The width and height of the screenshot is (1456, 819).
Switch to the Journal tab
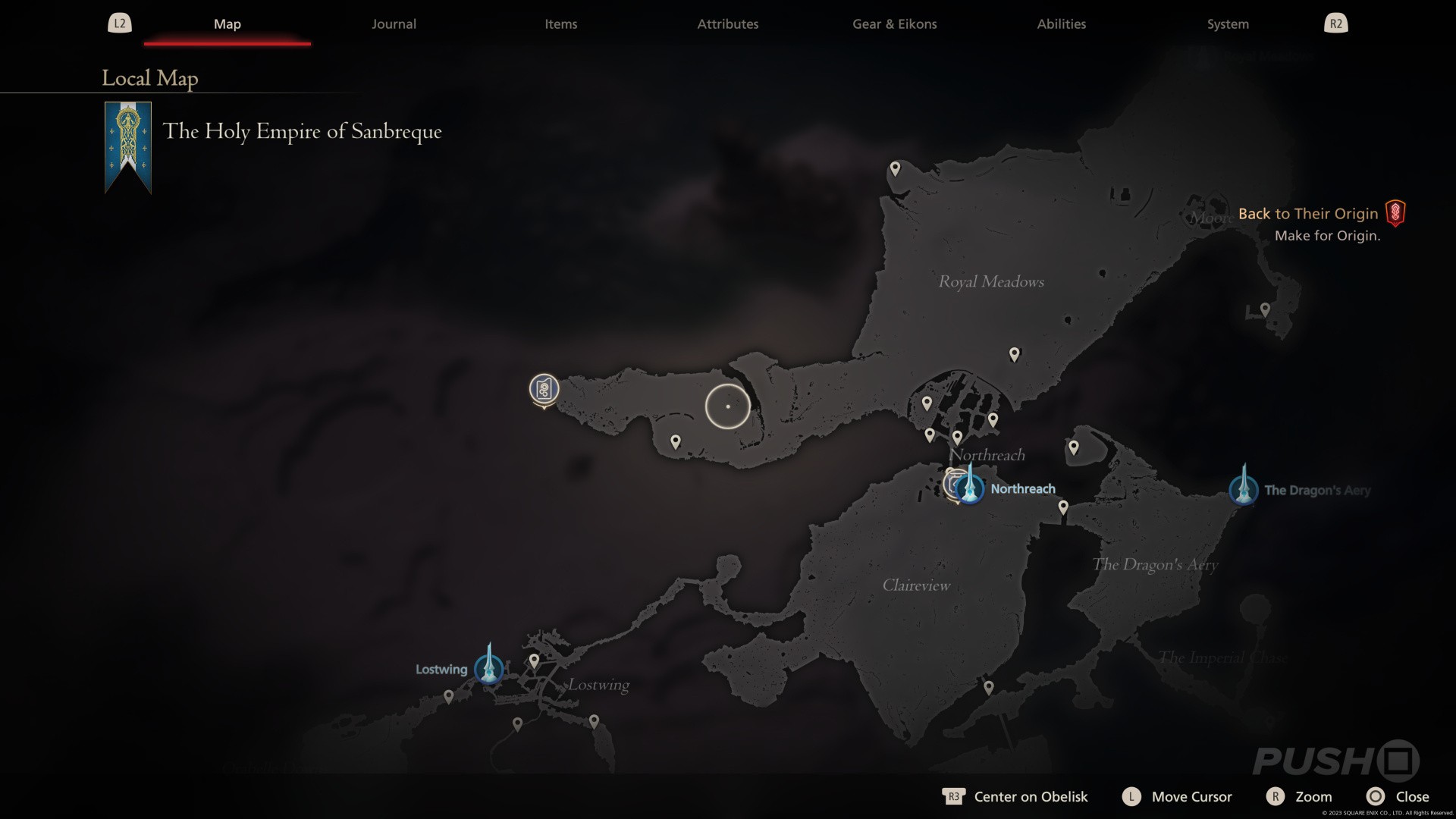[394, 24]
